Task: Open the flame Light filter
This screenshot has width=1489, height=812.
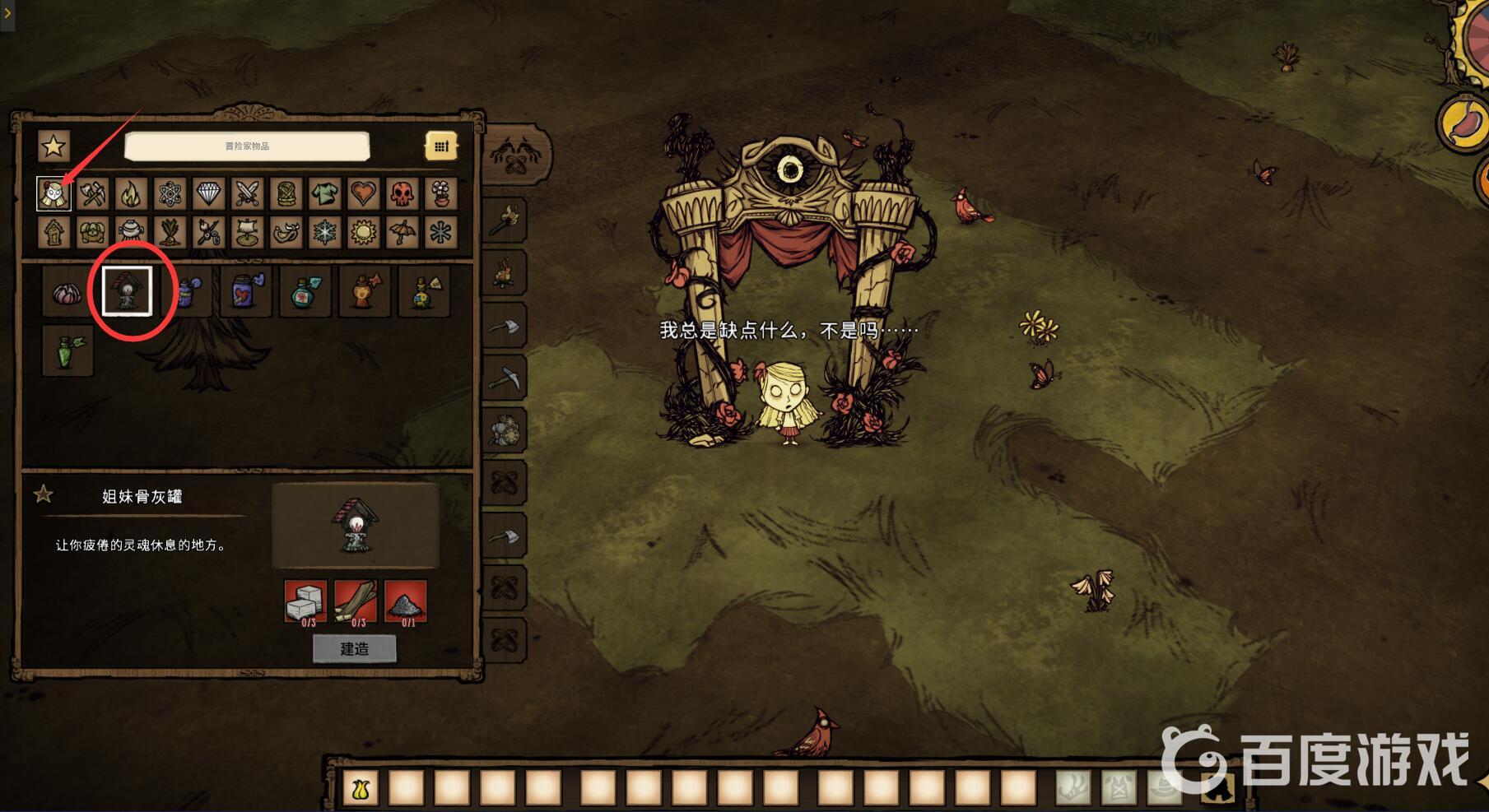Action: click(132, 194)
